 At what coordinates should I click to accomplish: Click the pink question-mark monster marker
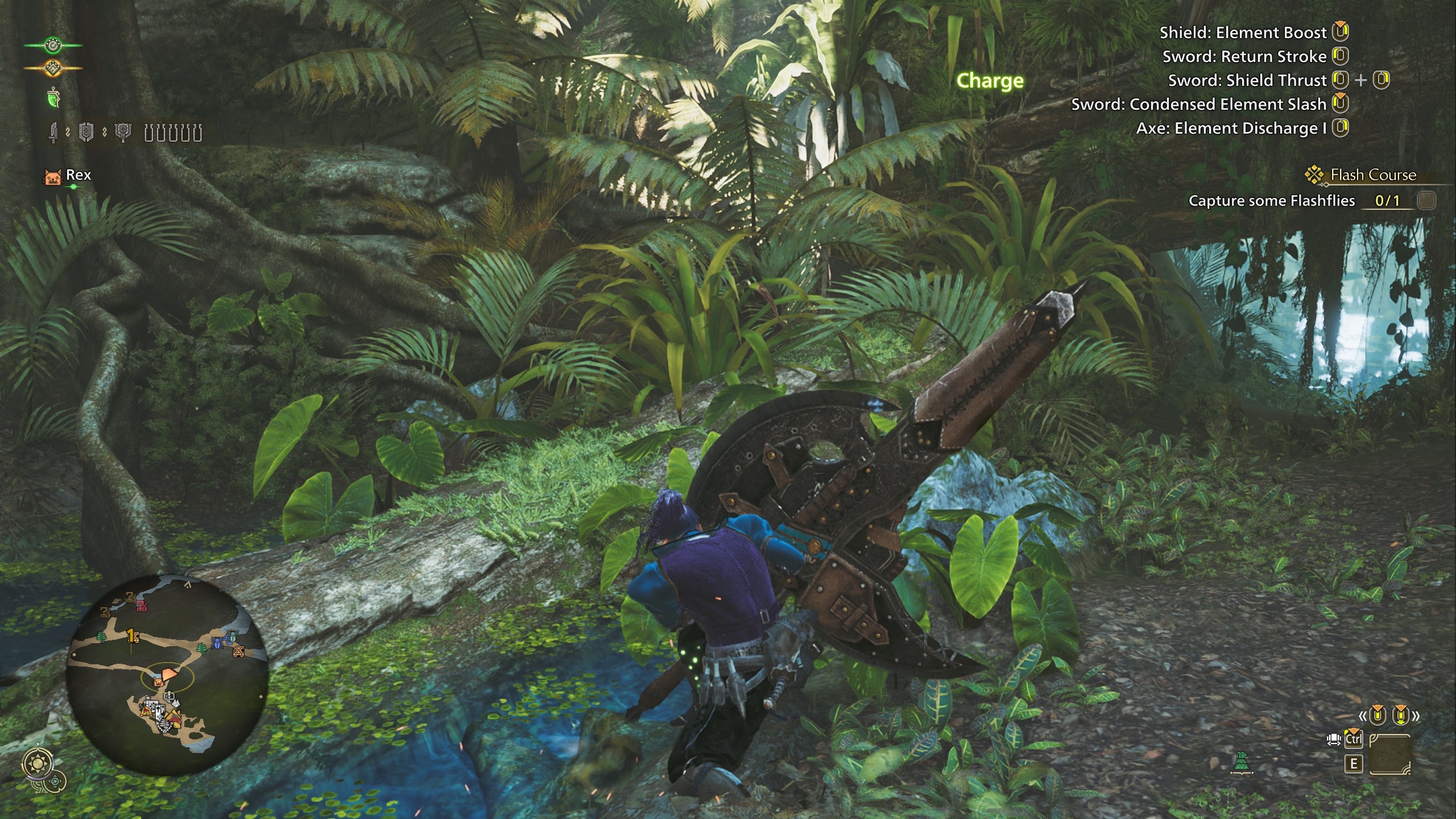(141, 606)
